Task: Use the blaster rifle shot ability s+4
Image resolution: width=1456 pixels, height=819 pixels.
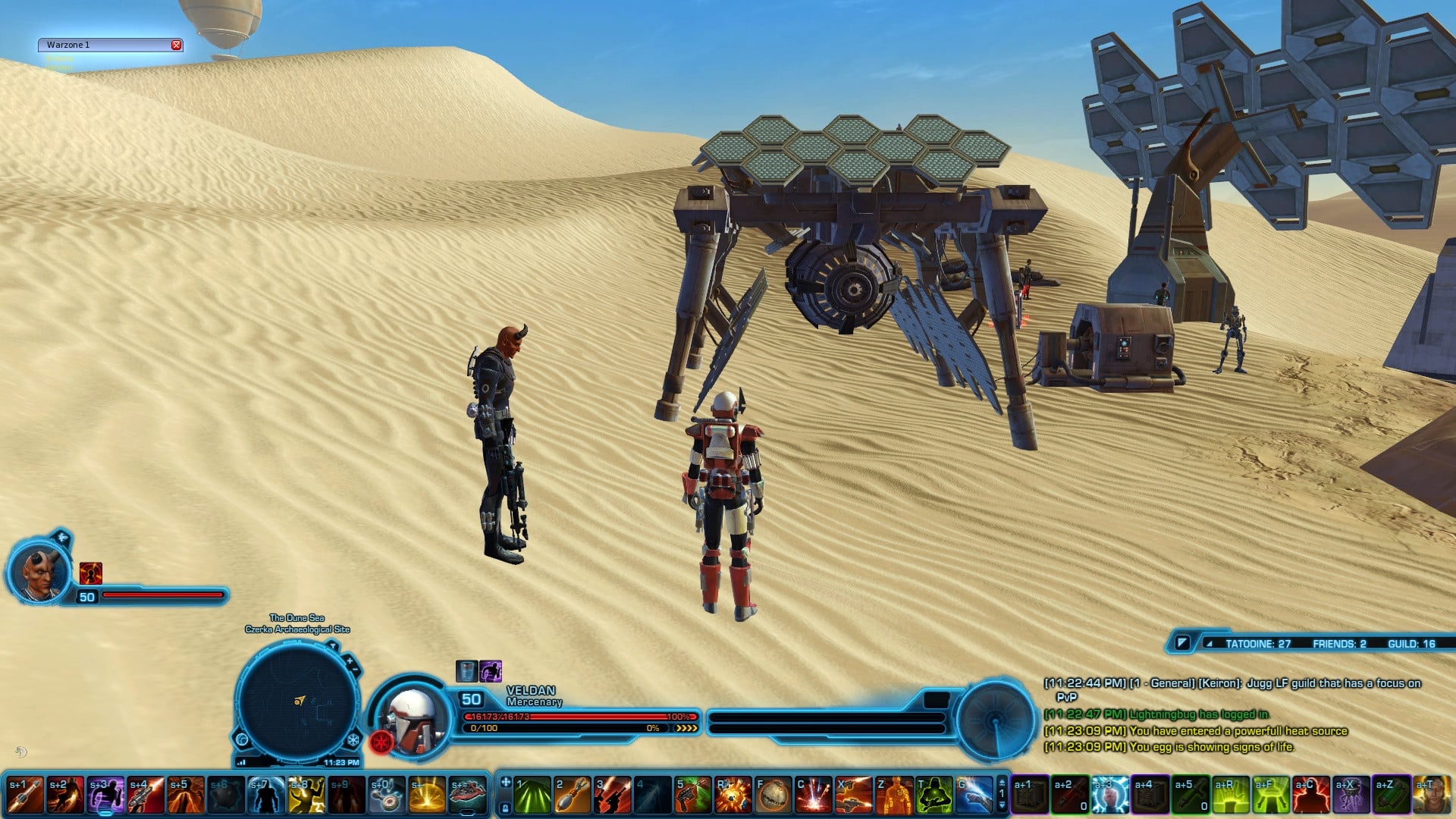Action: [146, 795]
